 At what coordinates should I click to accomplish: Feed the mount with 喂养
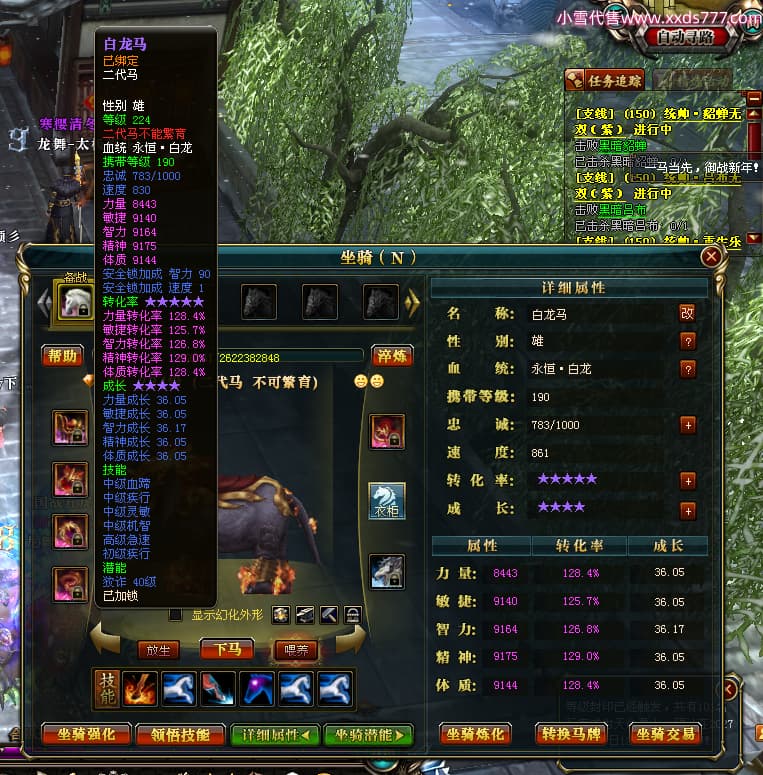[x=296, y=649]
